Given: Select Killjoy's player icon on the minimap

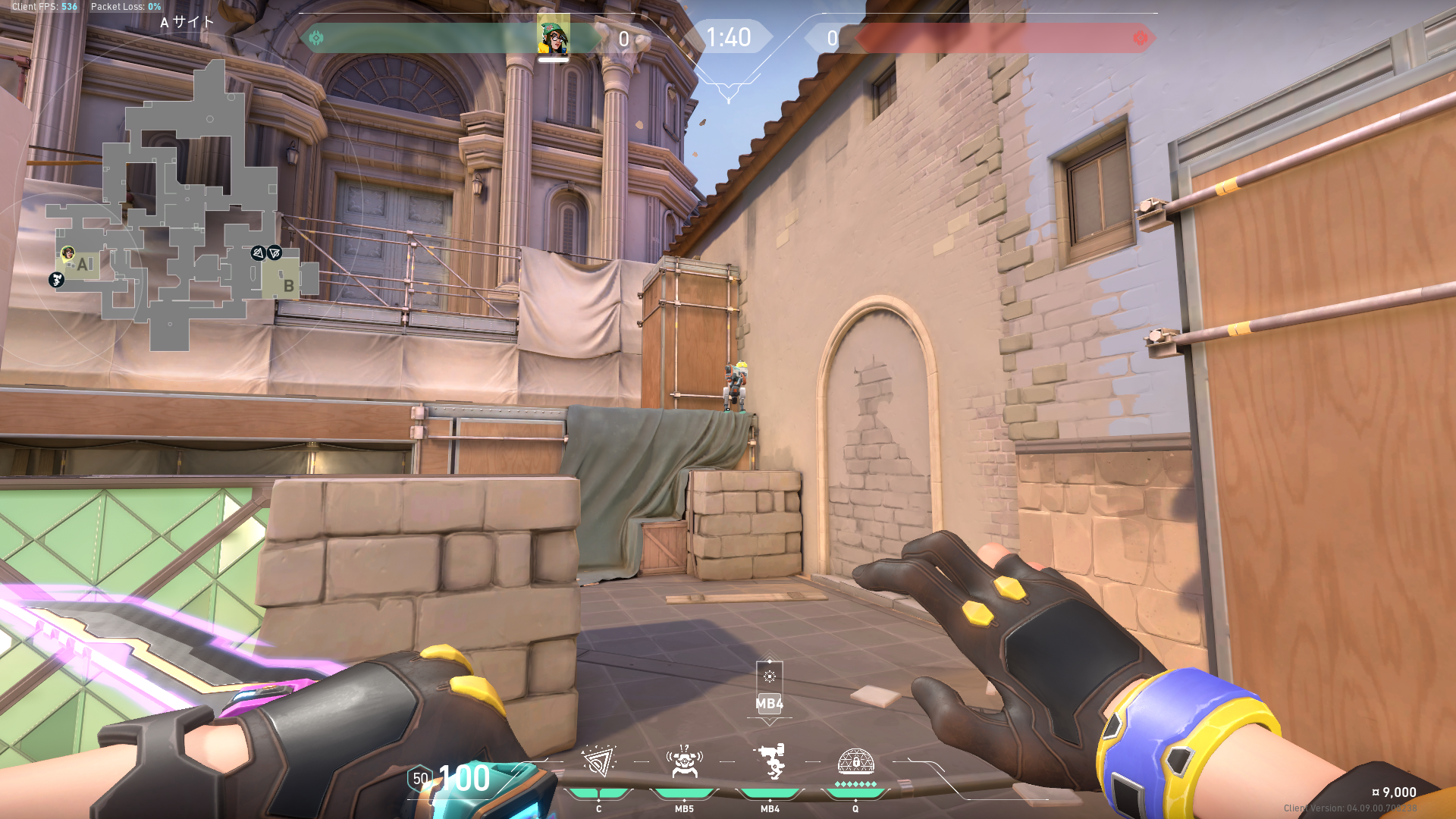Looking at the screenshot, I should tap(67, 253).
